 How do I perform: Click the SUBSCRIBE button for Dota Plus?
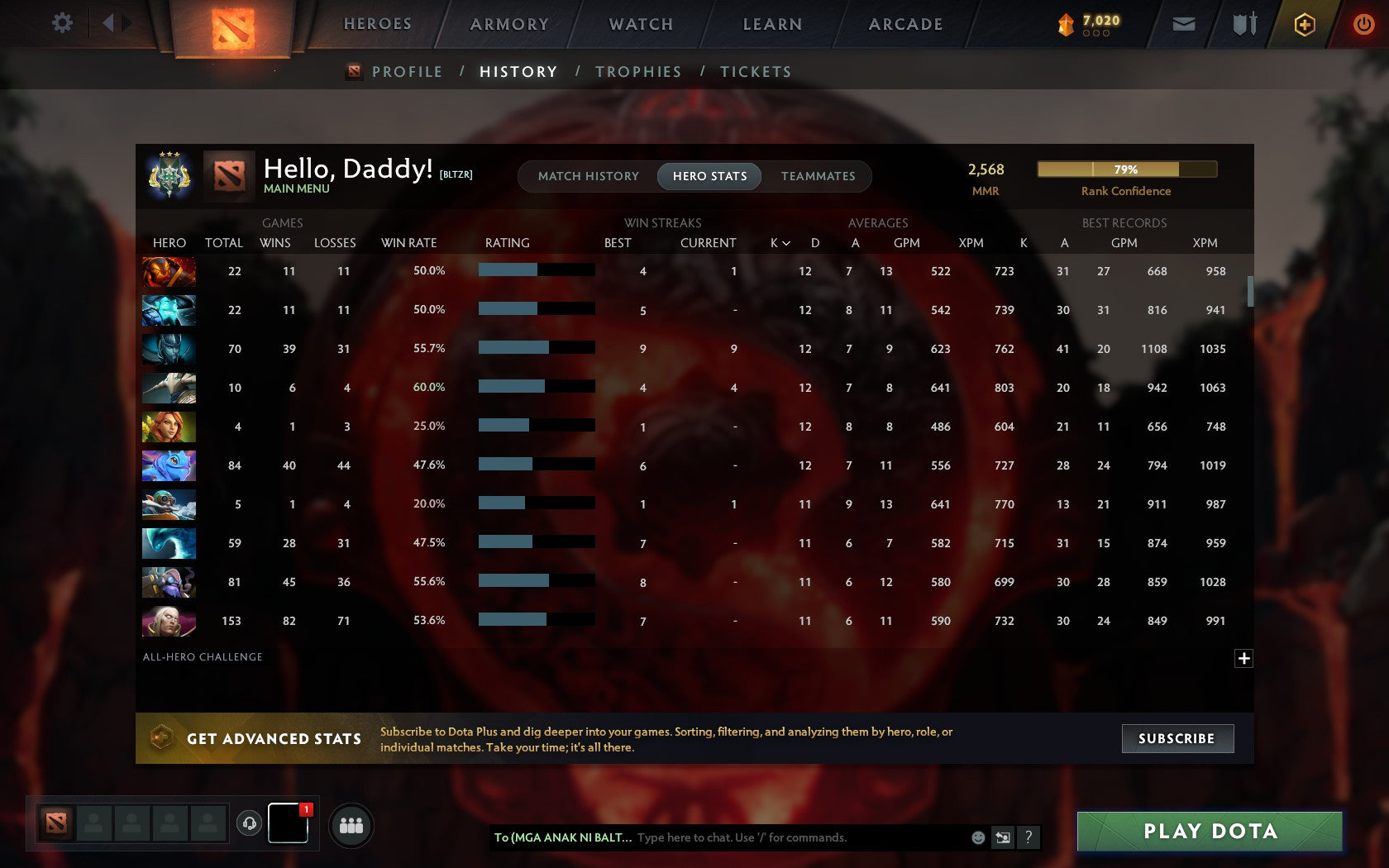pyautogui.click(x=1177, y=738)
